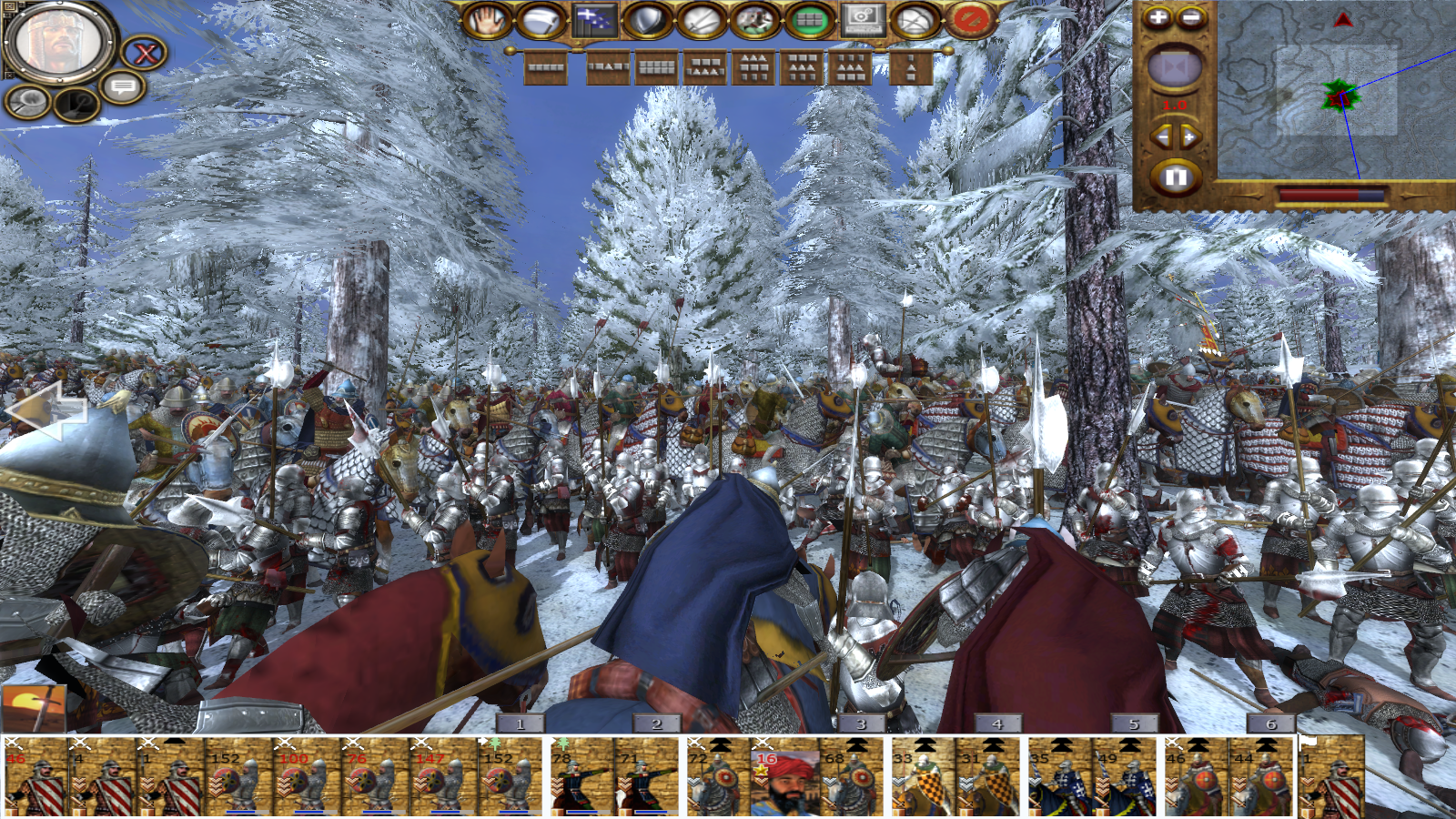Click the red X button beside general portrait

[x=146, y=54]
